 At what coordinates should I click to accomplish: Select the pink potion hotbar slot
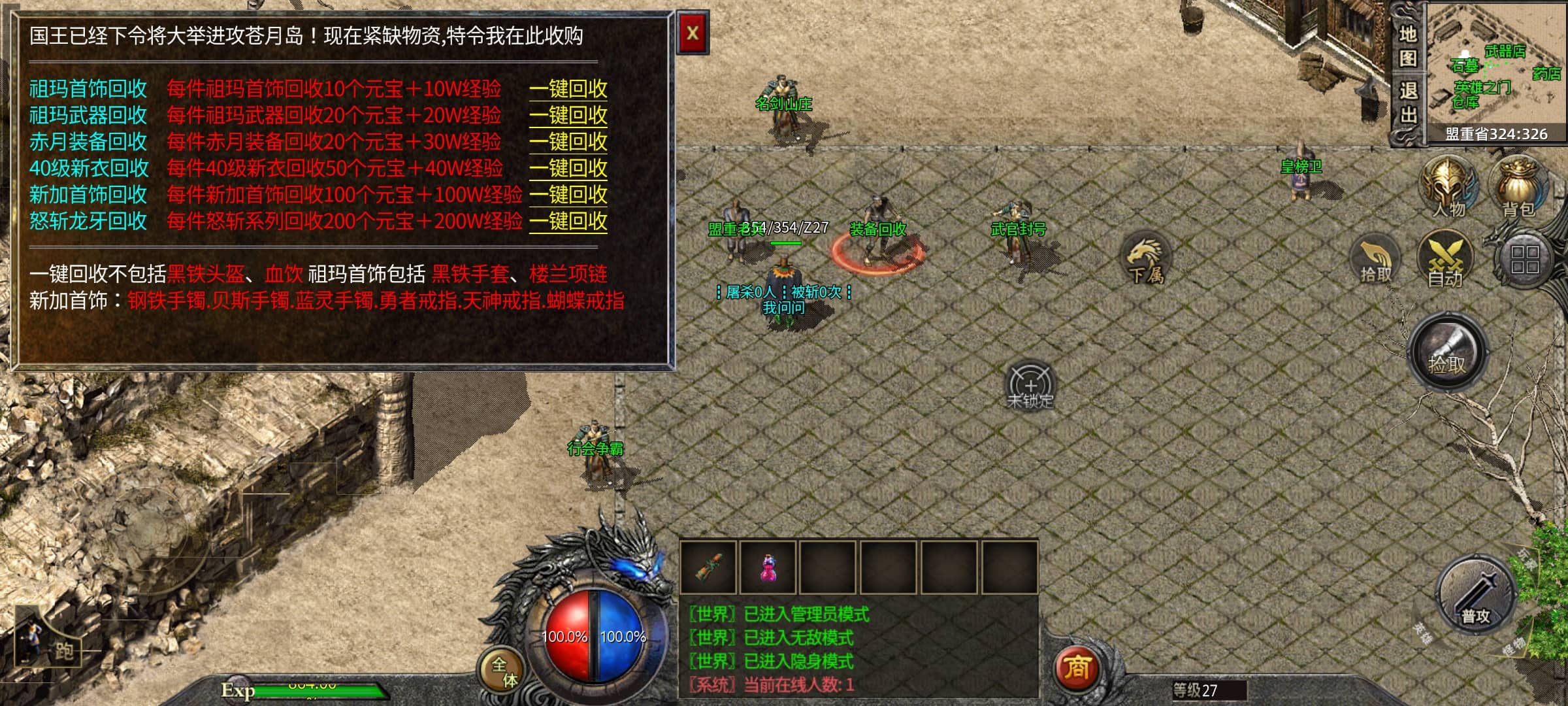click(768, 567)
